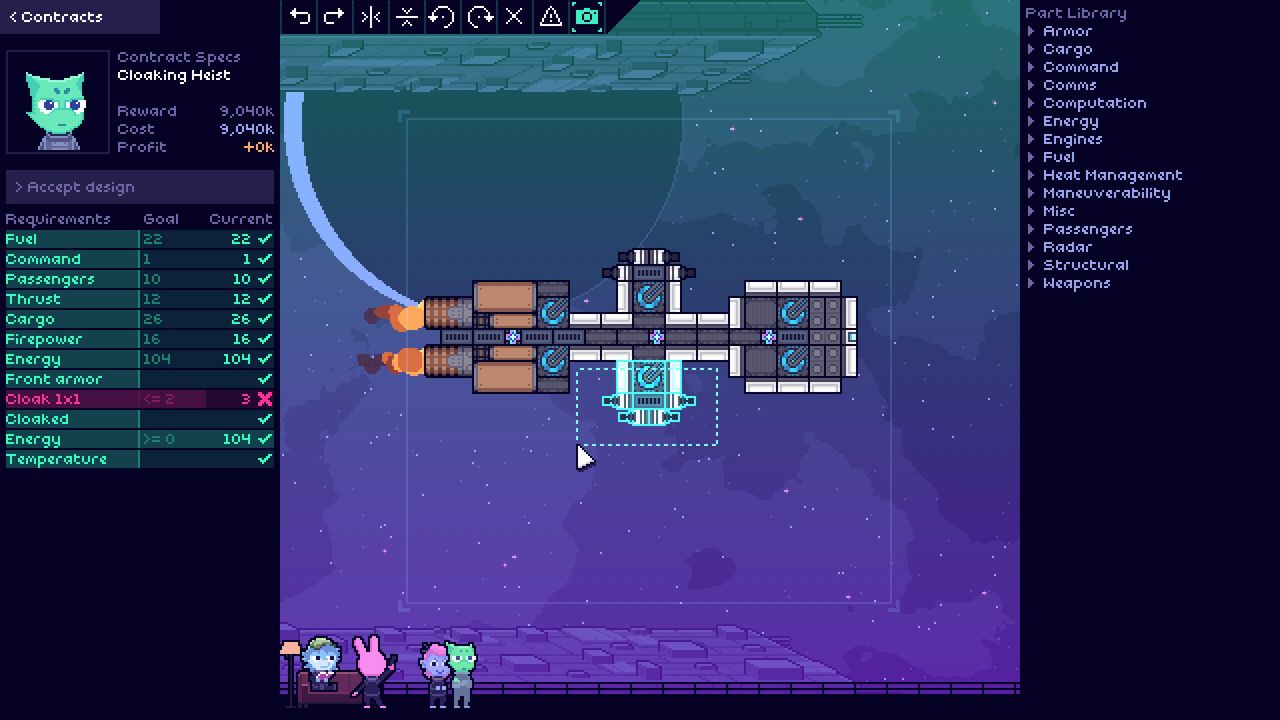Show the Engines parts list

tap(1072, 139)
